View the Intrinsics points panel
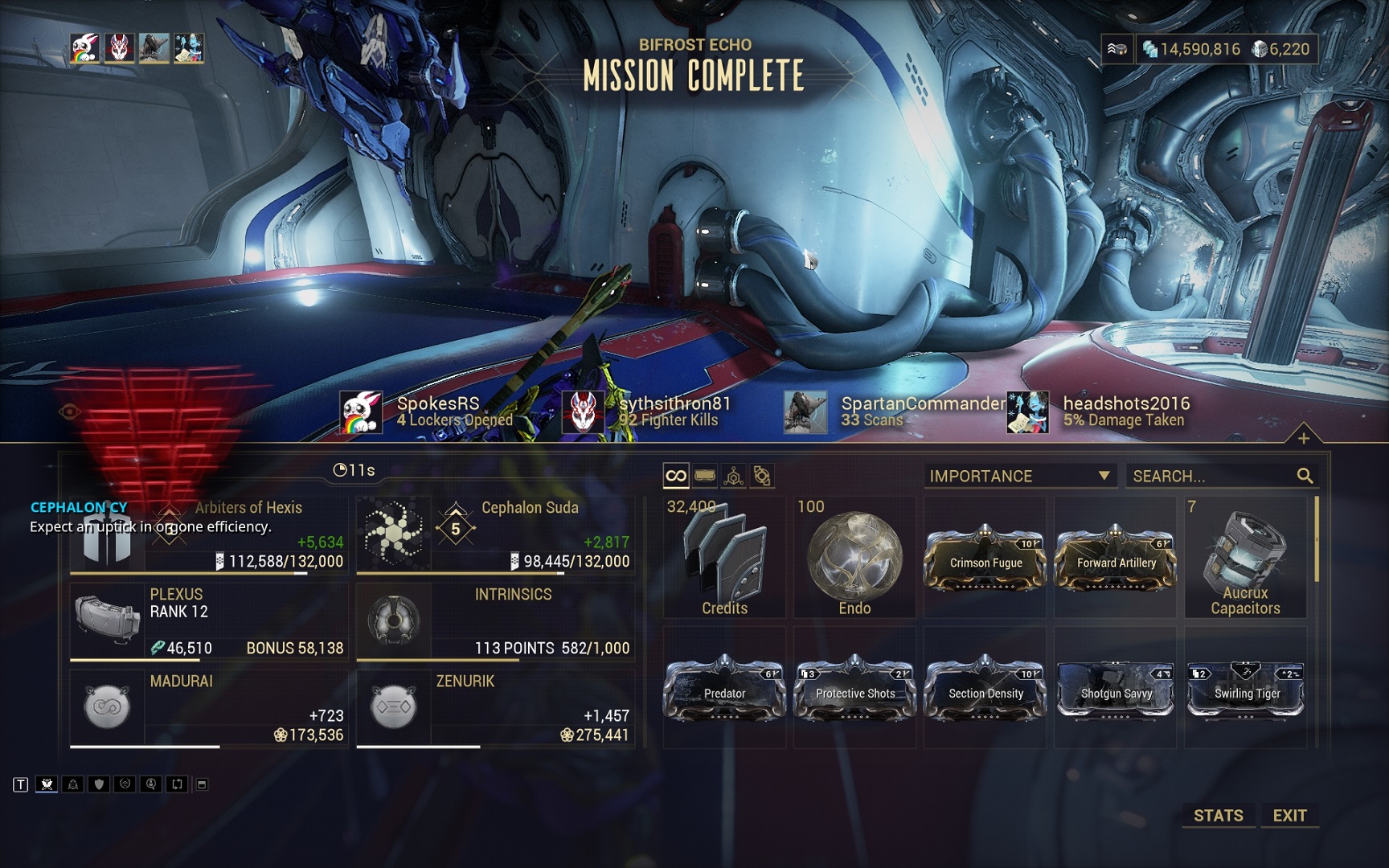The width and height of the screenshot is (1389, 868). click(495, 621)
